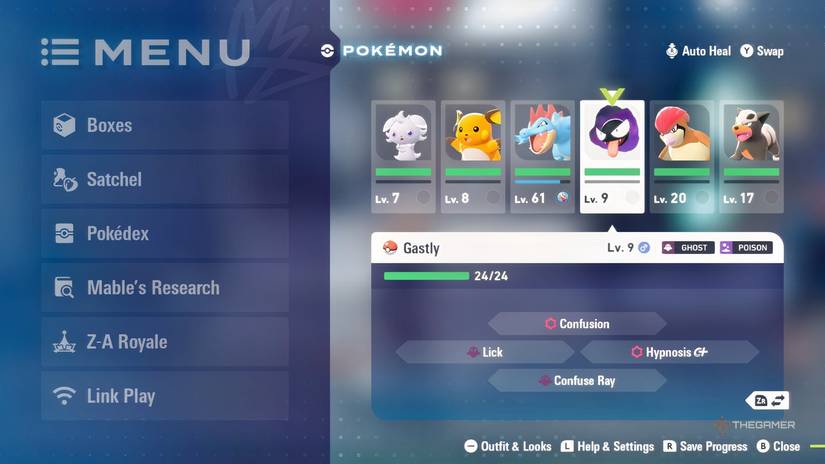The image size is (825, 464).
Task: Select the Pokédex entry
Action: coord(165,234)
